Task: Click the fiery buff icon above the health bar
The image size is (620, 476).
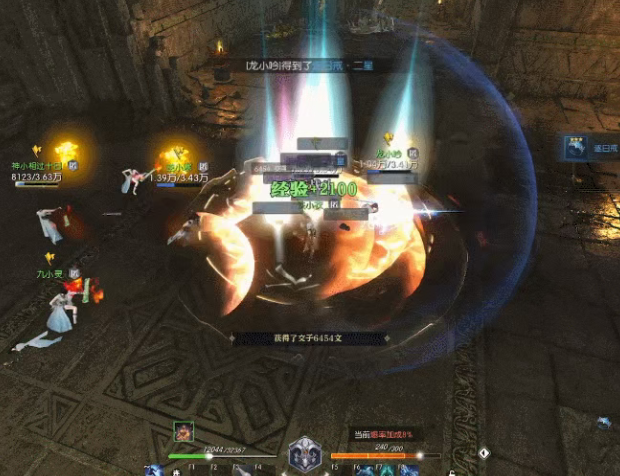Action: (184, 432)
